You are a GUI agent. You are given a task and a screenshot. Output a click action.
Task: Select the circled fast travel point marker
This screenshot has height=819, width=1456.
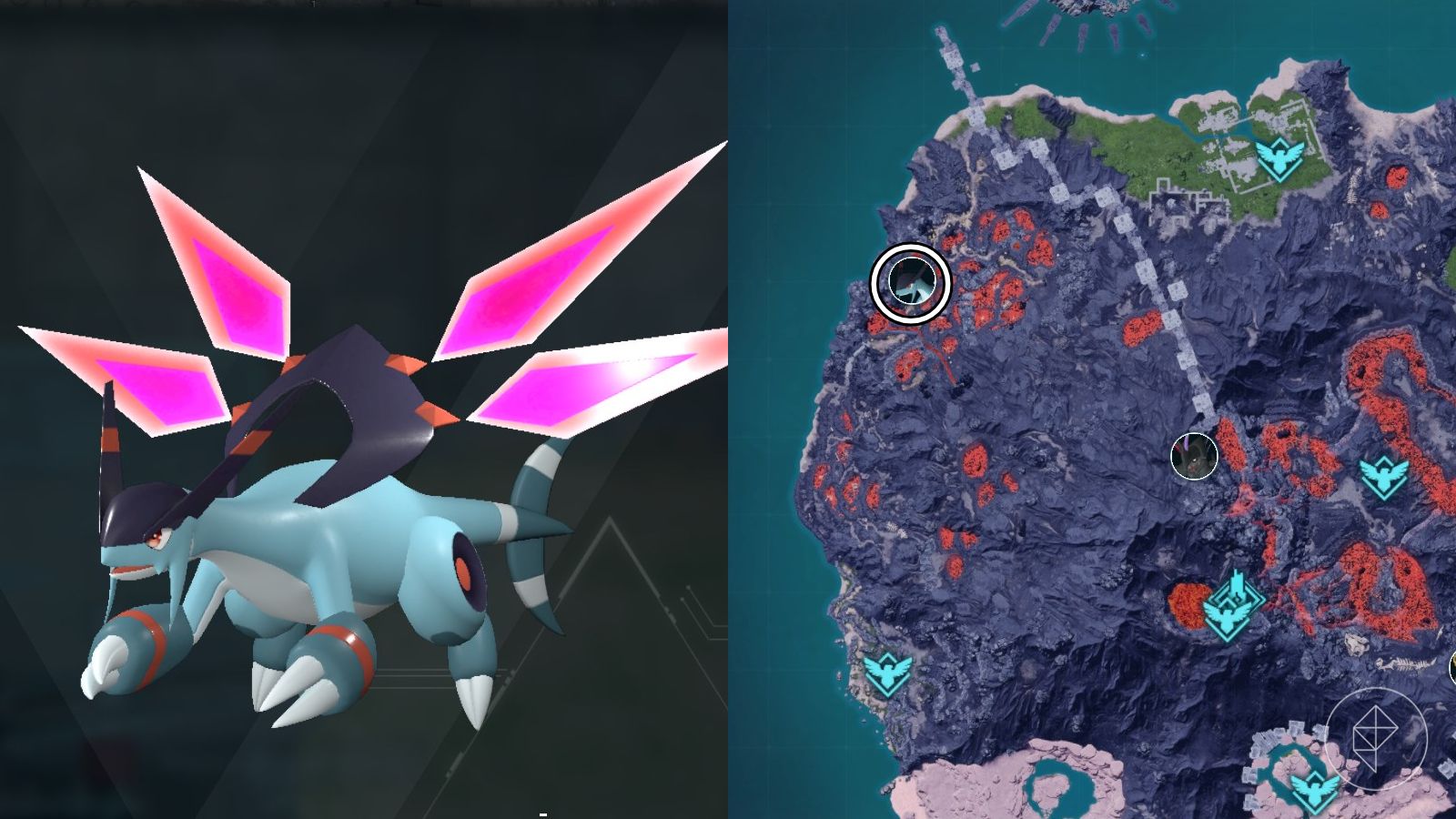(x=910, y=282)
